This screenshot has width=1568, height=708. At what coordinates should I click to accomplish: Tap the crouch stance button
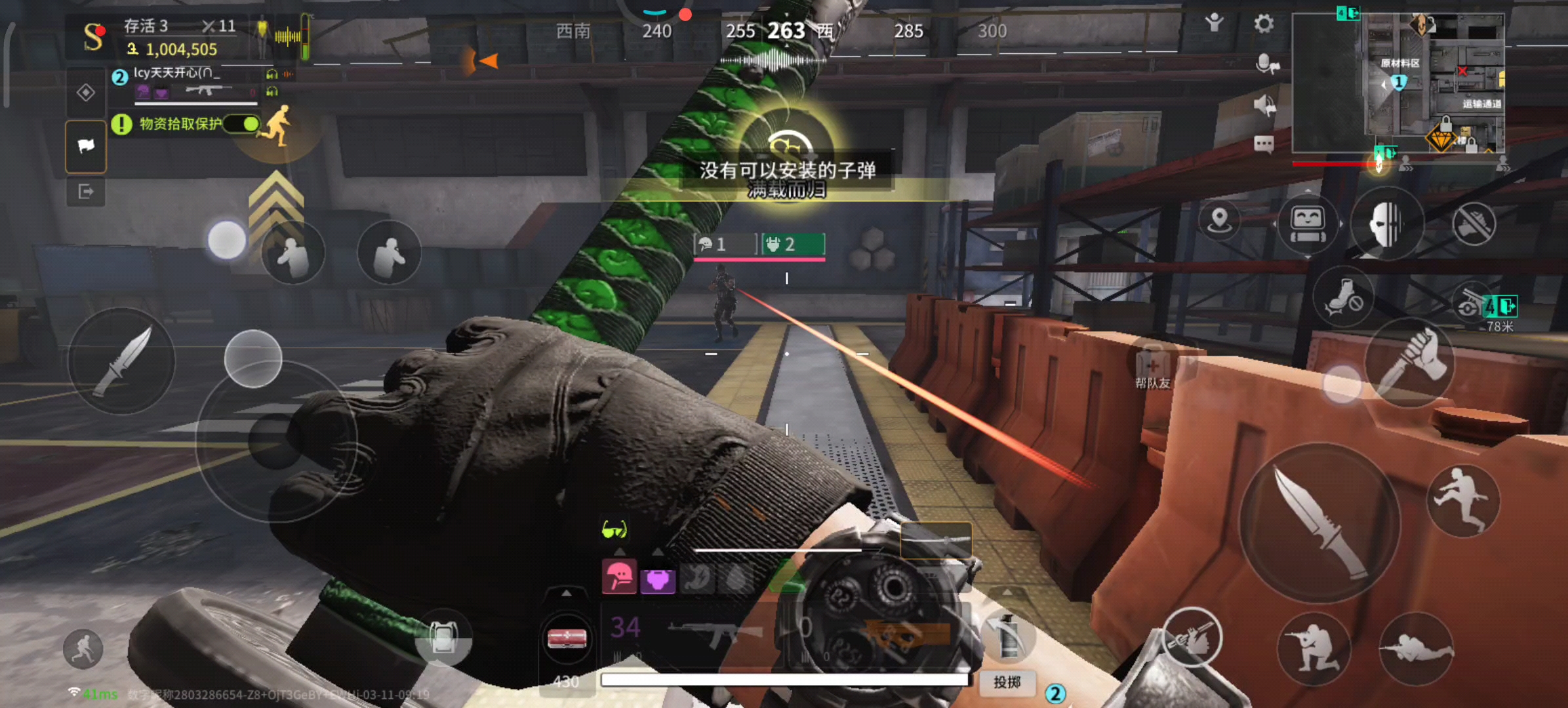tap(1313, 649)
